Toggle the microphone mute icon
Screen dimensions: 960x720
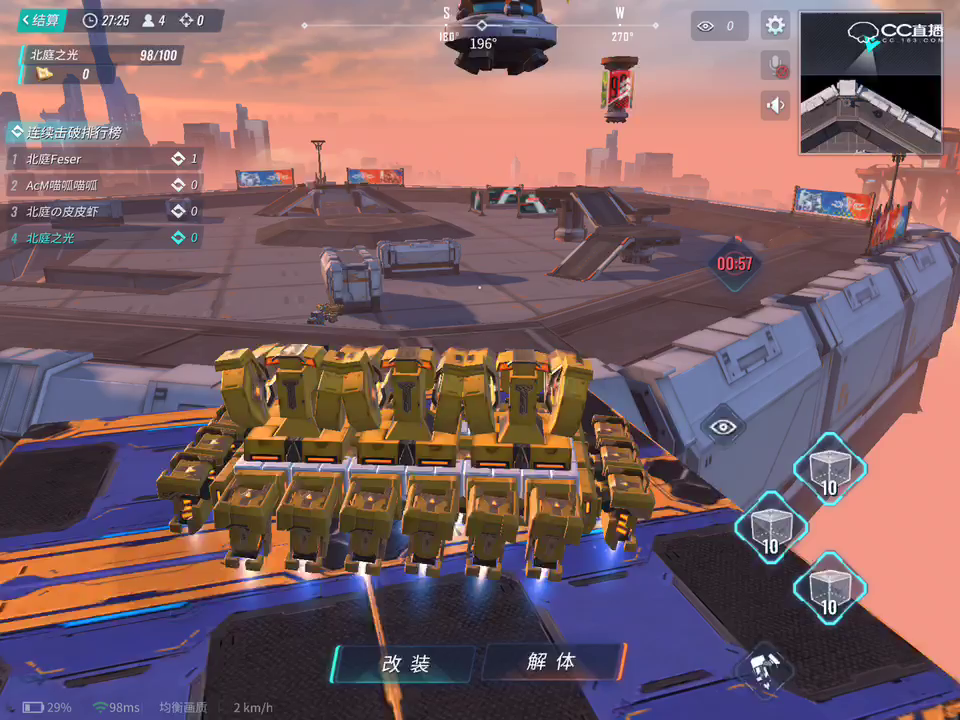pos(775,66)
